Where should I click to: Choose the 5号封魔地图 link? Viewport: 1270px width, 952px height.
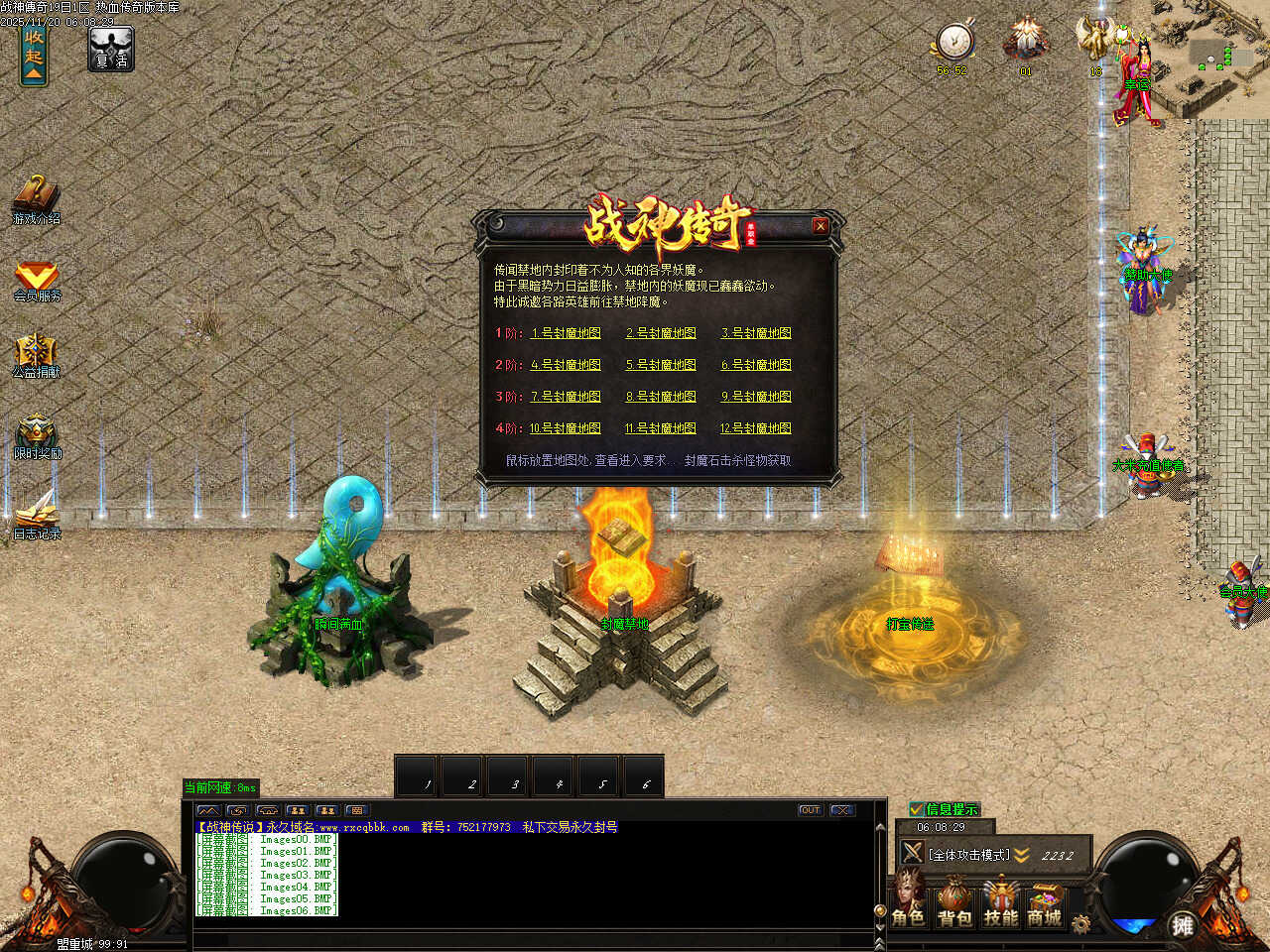(x=661, y=365)
